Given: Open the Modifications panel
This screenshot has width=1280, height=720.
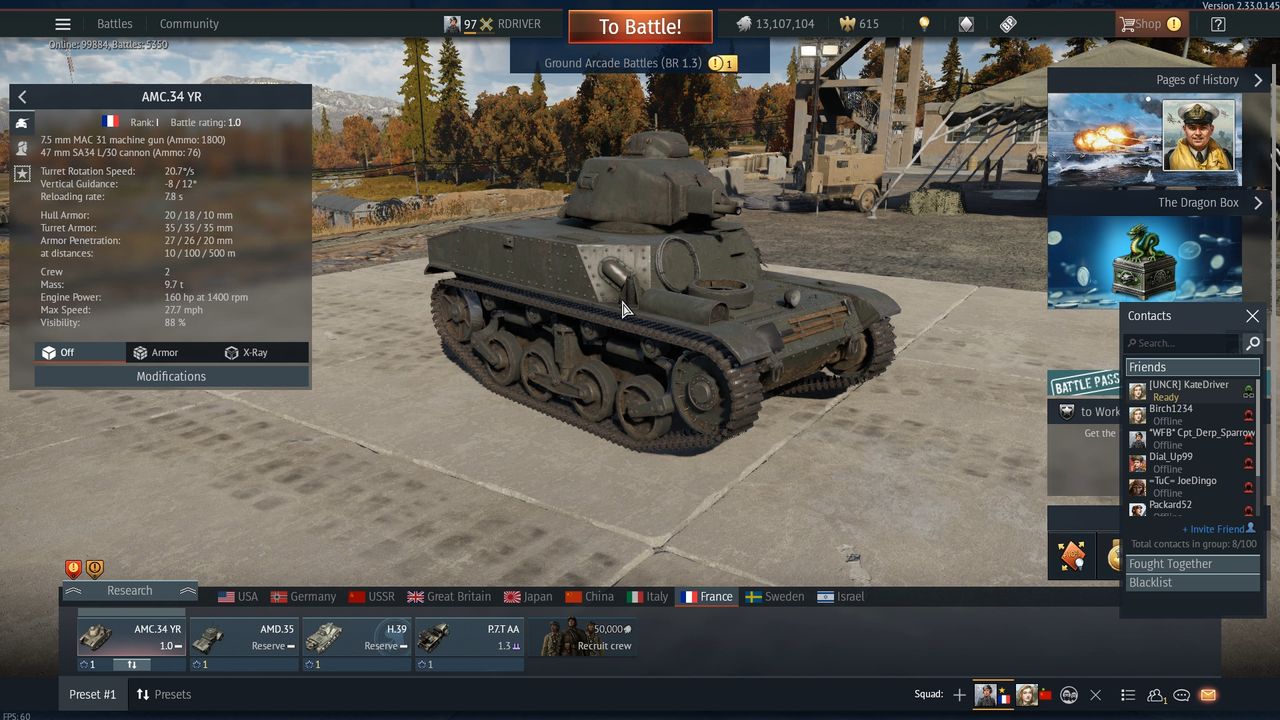Looking at the screenshot, I should pyautogui.click(x=171, y=376).
